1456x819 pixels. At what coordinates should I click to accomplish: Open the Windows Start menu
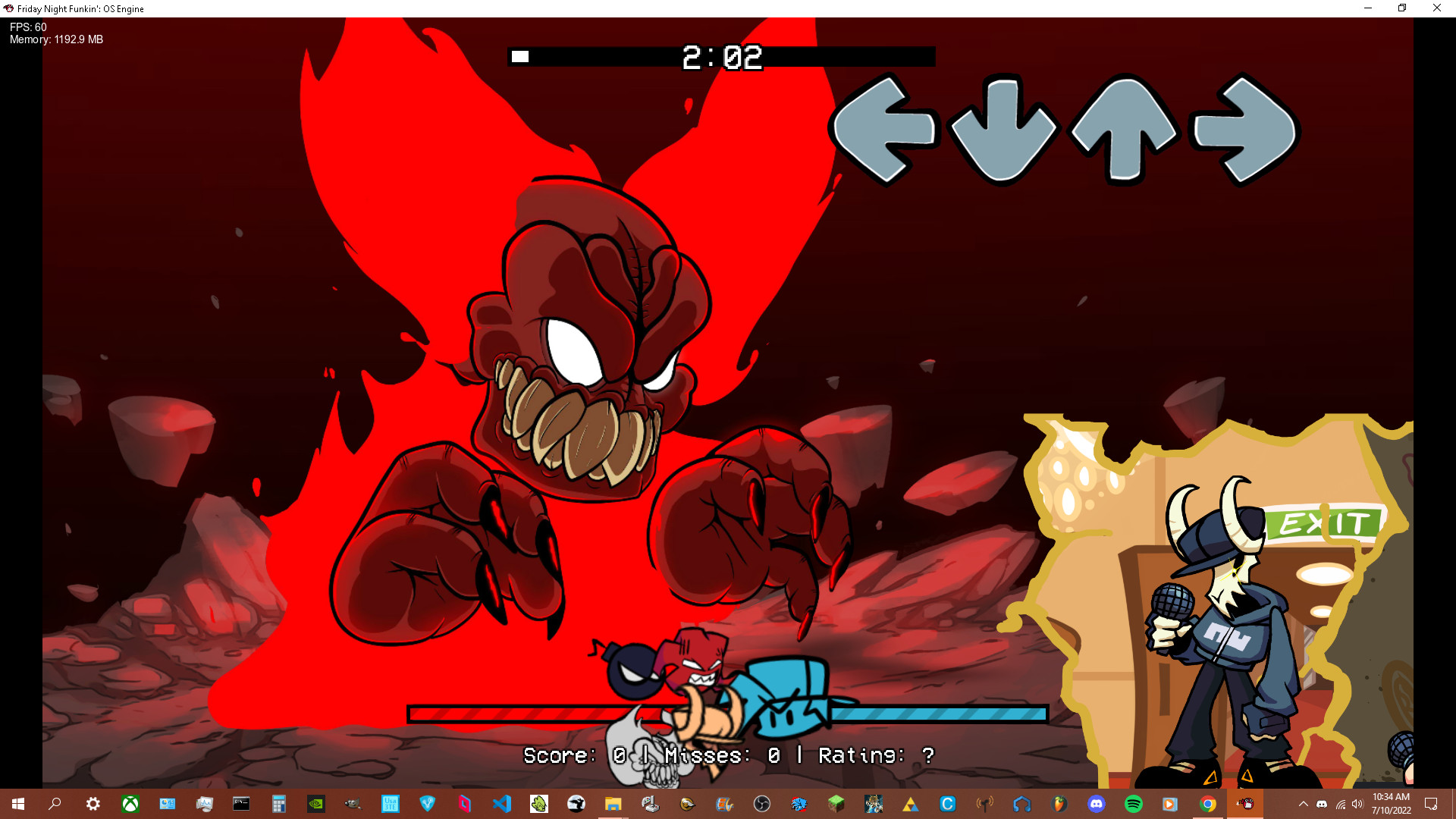17,804
